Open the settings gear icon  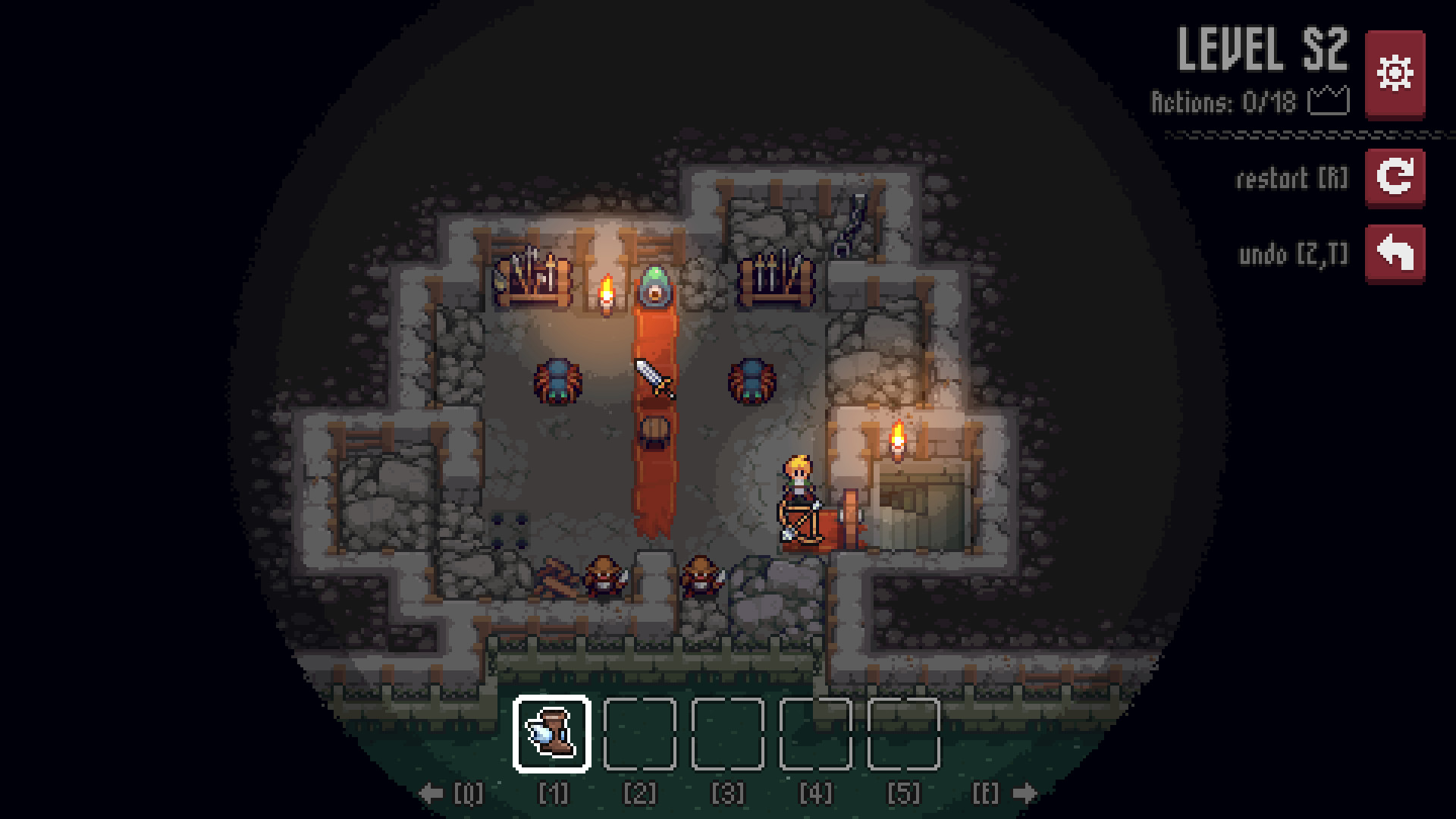[x=1396, y=74]
